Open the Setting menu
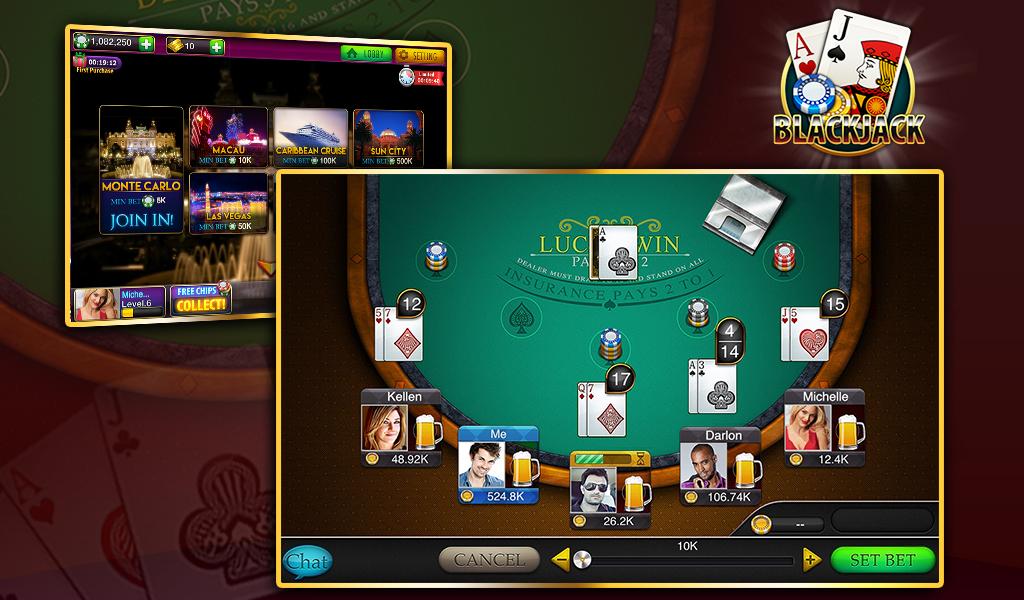The width and height of the screenshot is (1024, 600). pyautogui.click(x=418, y=55)
